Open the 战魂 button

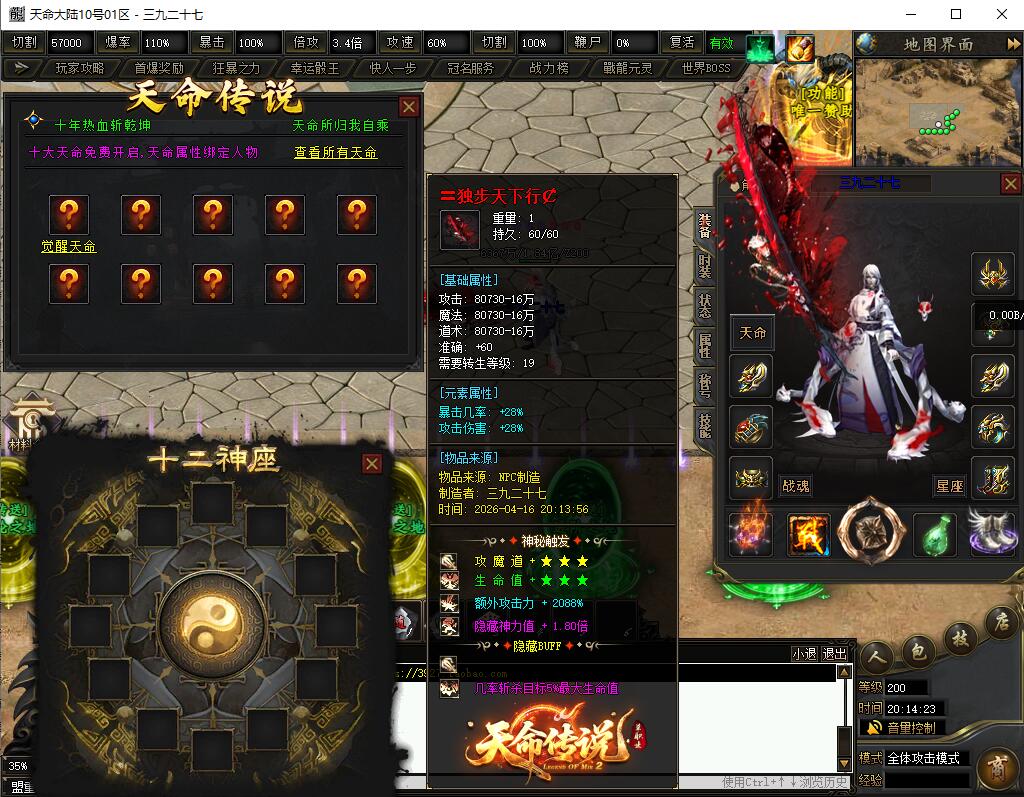[x=795, y=486]
